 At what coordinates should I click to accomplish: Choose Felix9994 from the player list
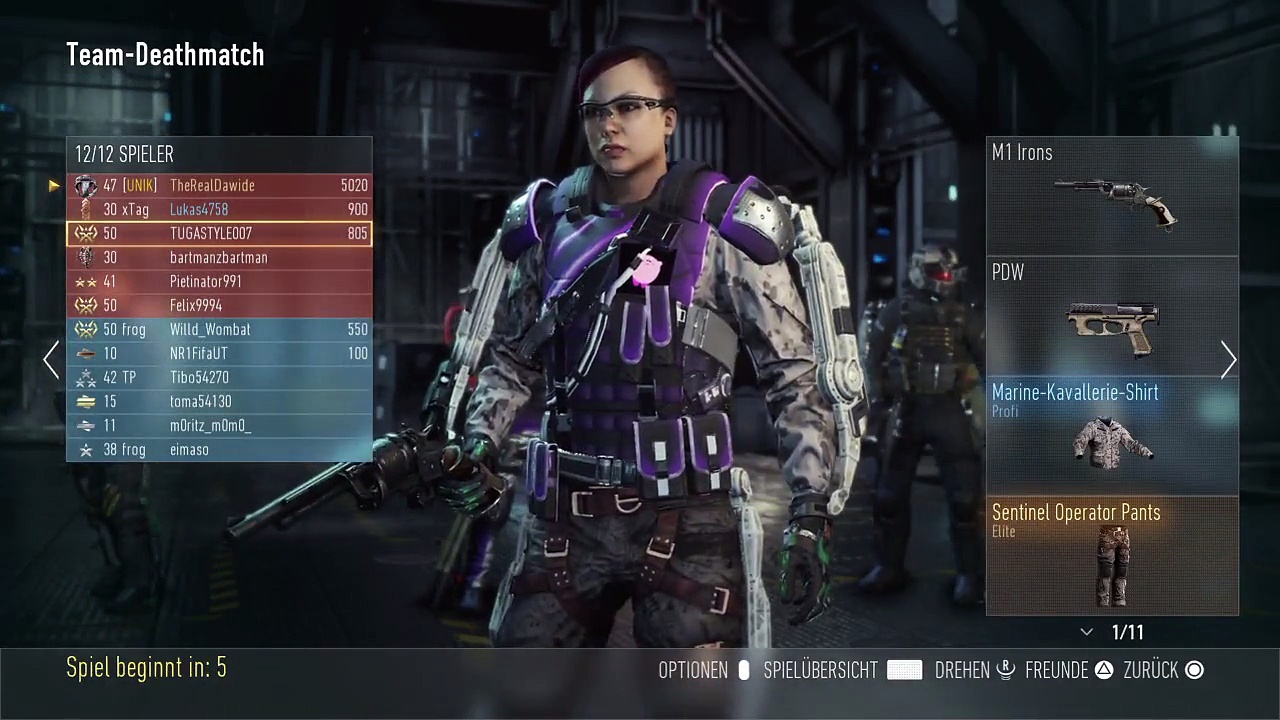219,305
